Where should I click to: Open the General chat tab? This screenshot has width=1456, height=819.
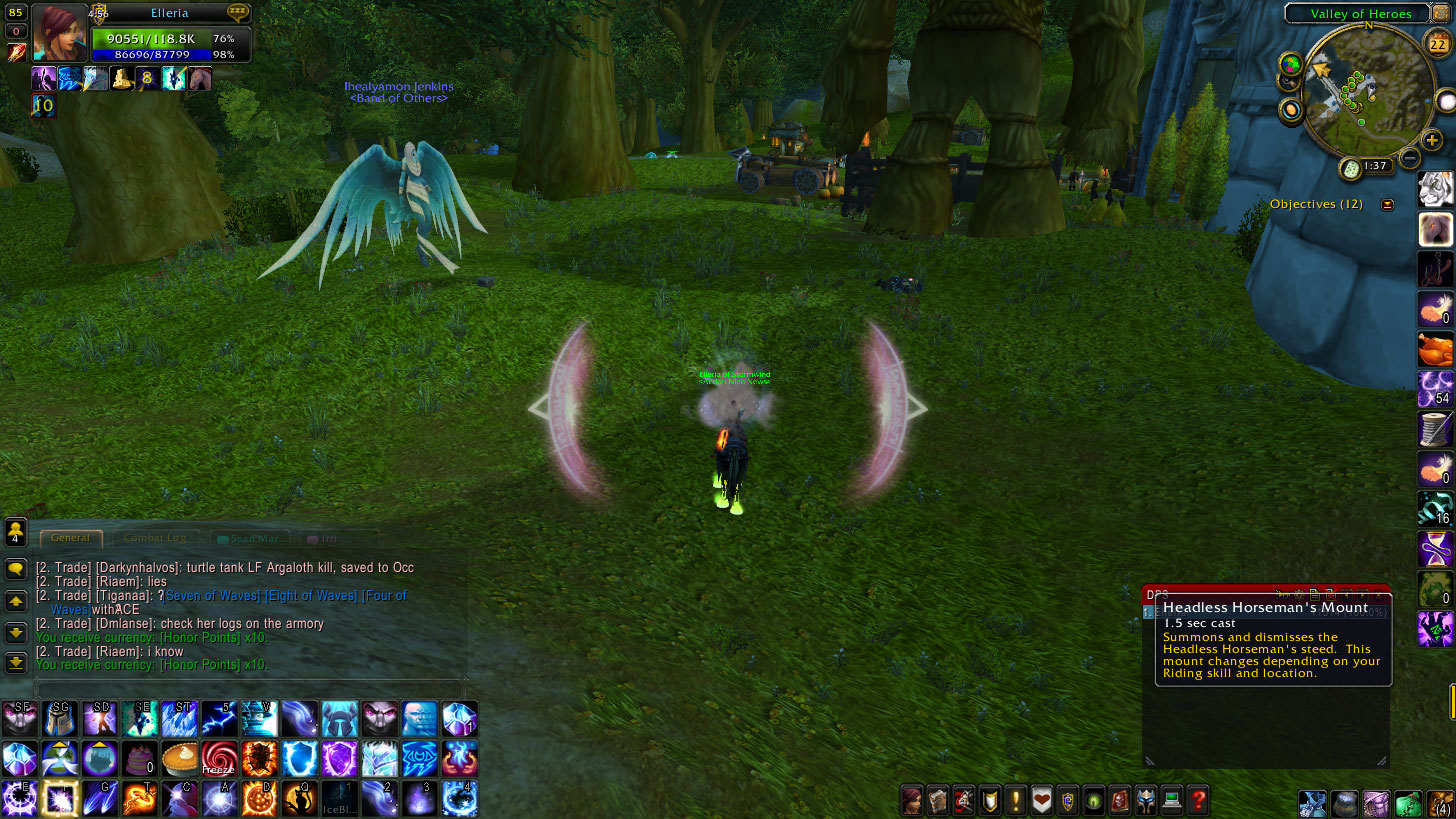[x=70, y=538]
